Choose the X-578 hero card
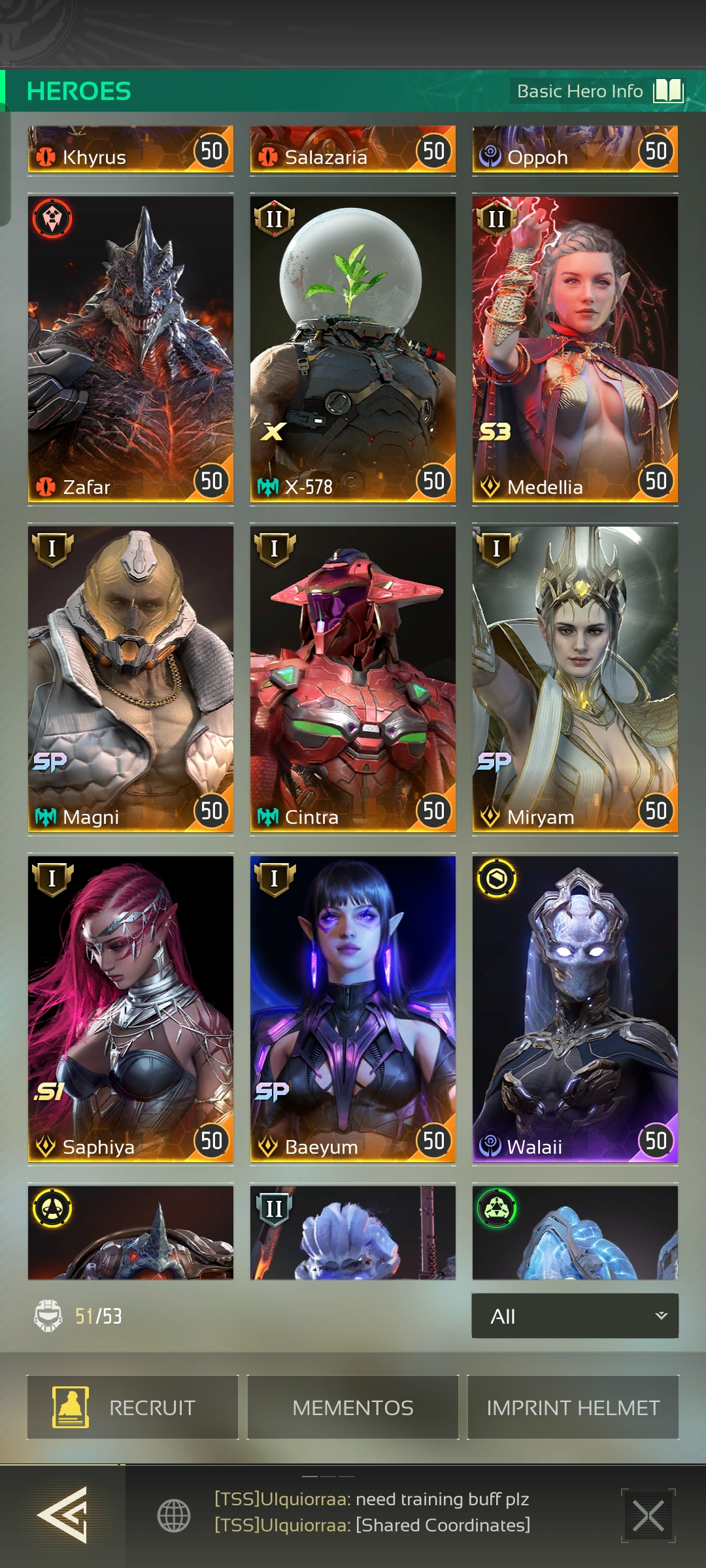706x1568 pixels. coord(353,349)
